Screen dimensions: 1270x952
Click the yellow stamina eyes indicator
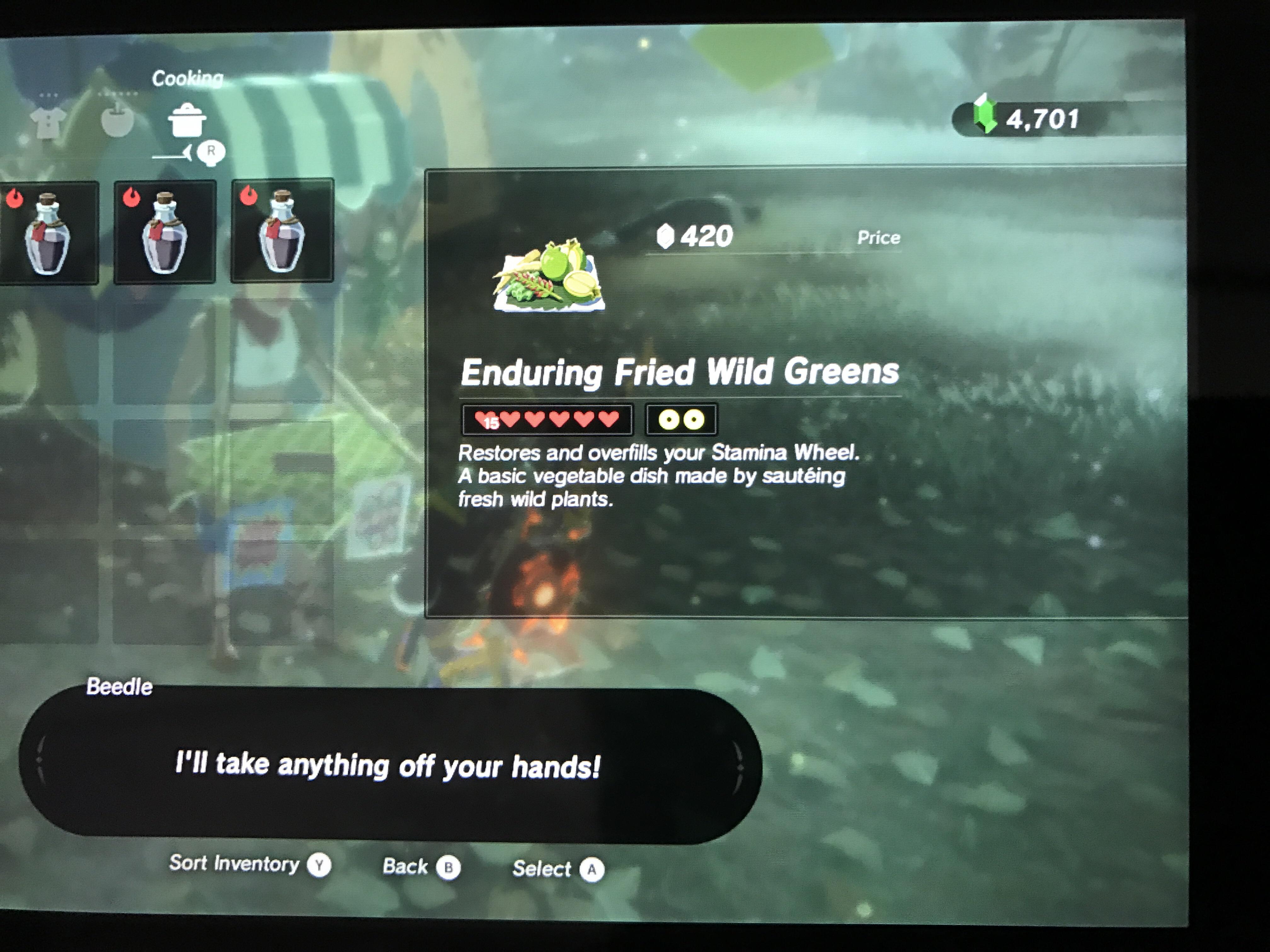point(682,419)
